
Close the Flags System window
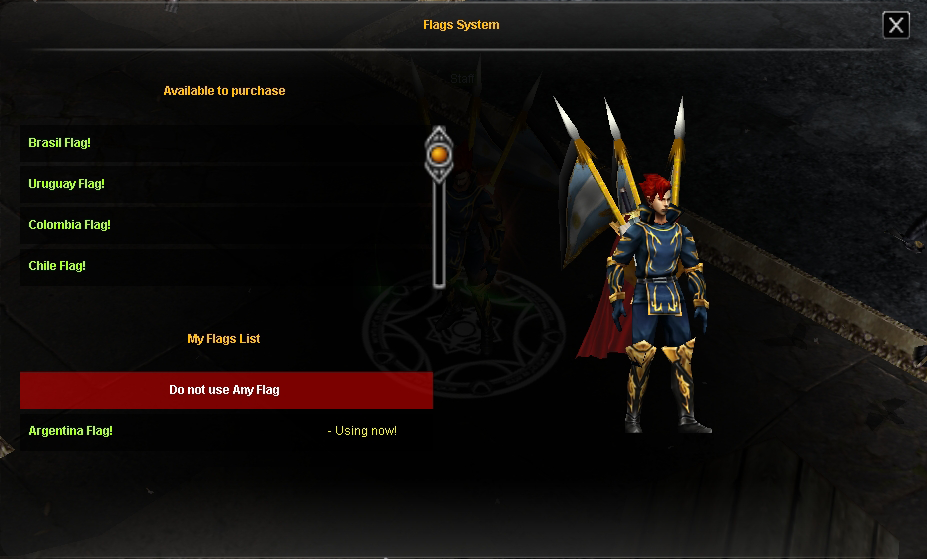pos(896,25)
